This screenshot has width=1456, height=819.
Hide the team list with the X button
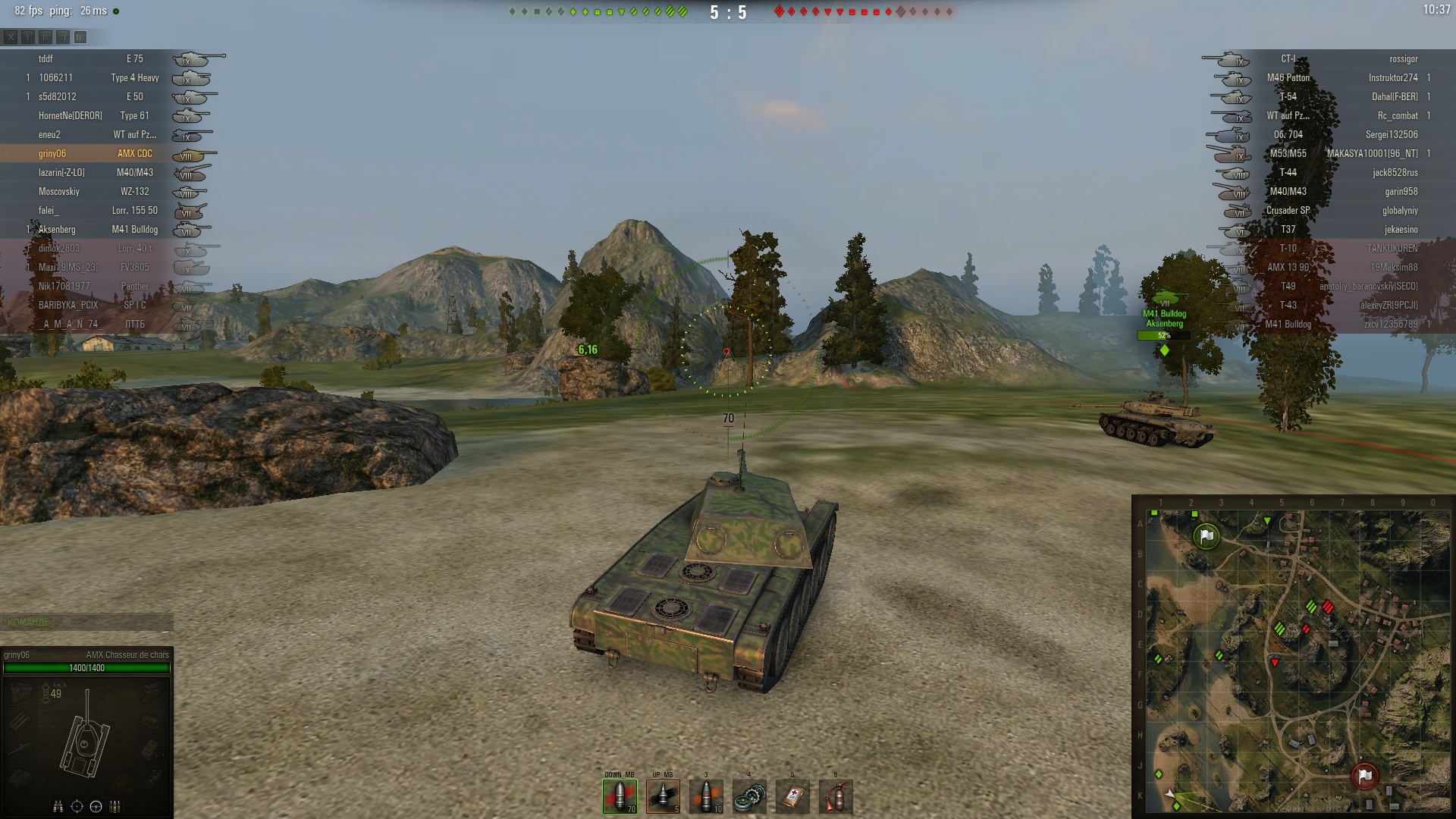pos(11,36)
